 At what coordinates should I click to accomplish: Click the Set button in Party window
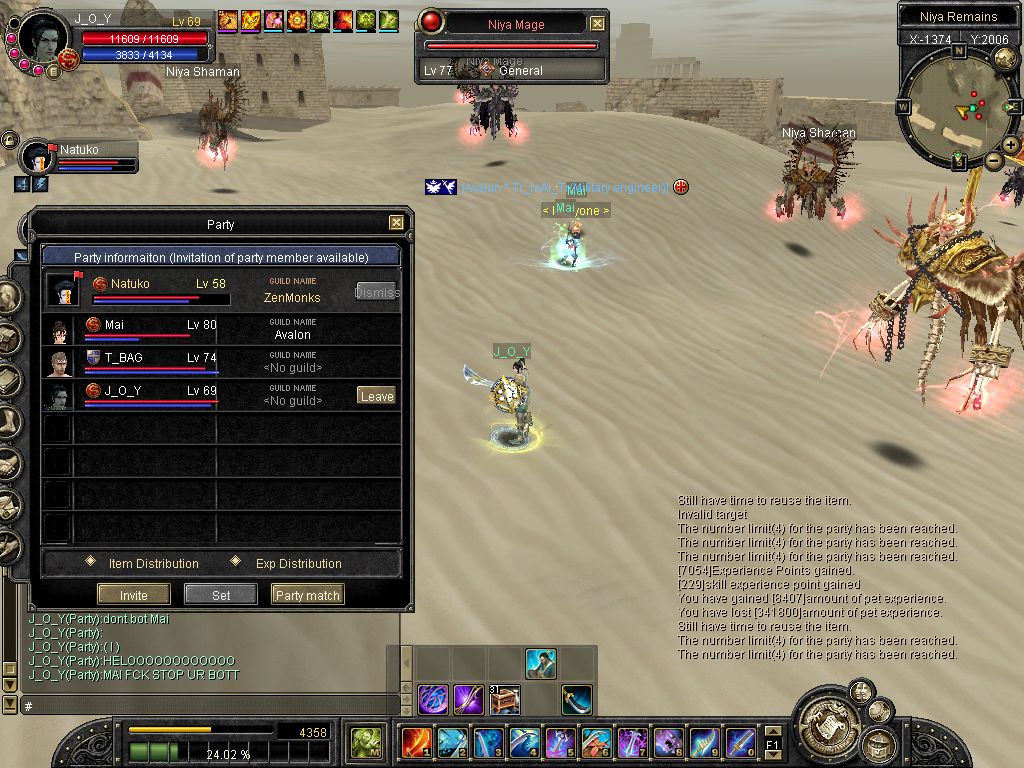point(221,595)
